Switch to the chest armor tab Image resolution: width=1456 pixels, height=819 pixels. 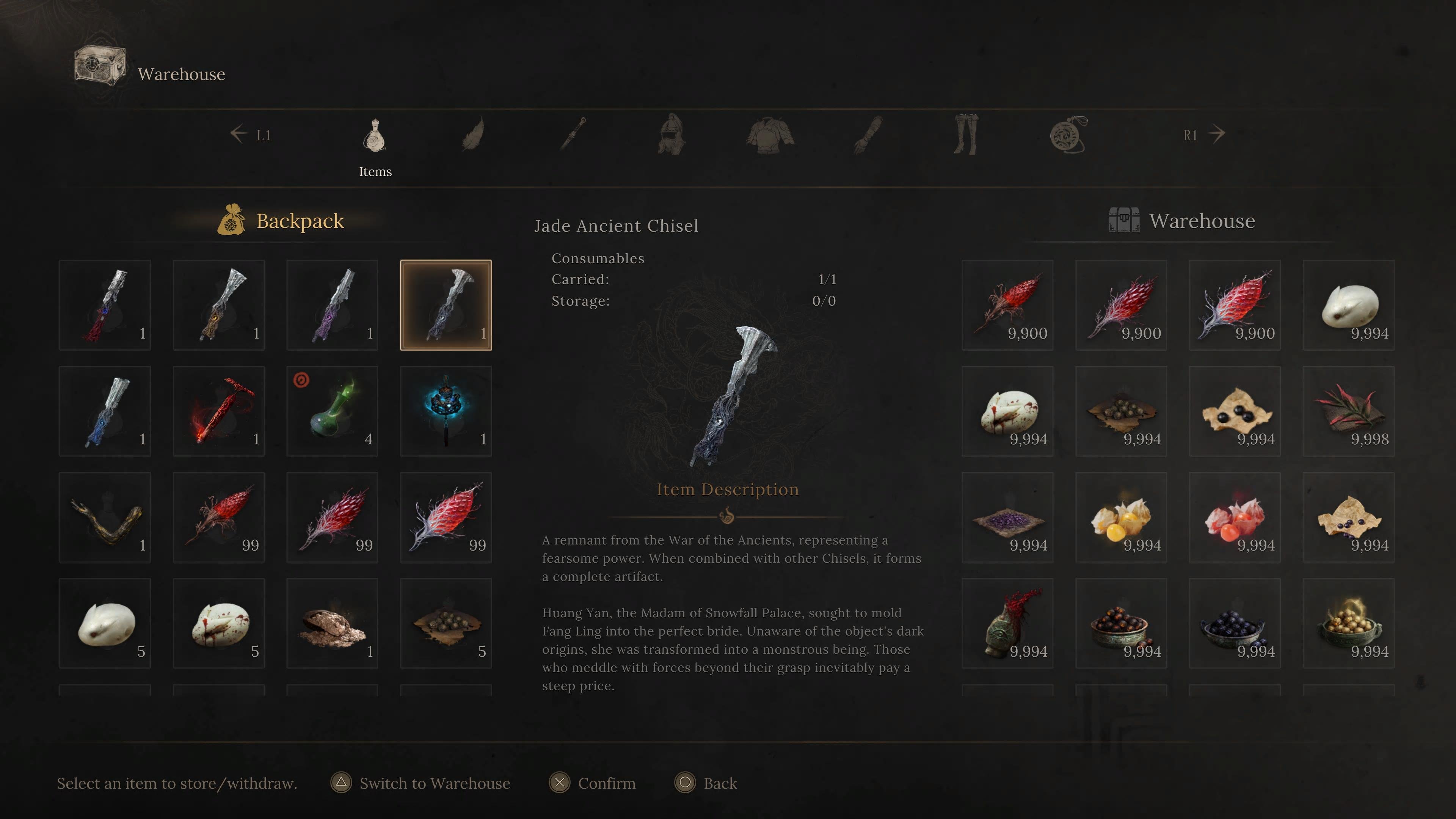pos(770,135)
